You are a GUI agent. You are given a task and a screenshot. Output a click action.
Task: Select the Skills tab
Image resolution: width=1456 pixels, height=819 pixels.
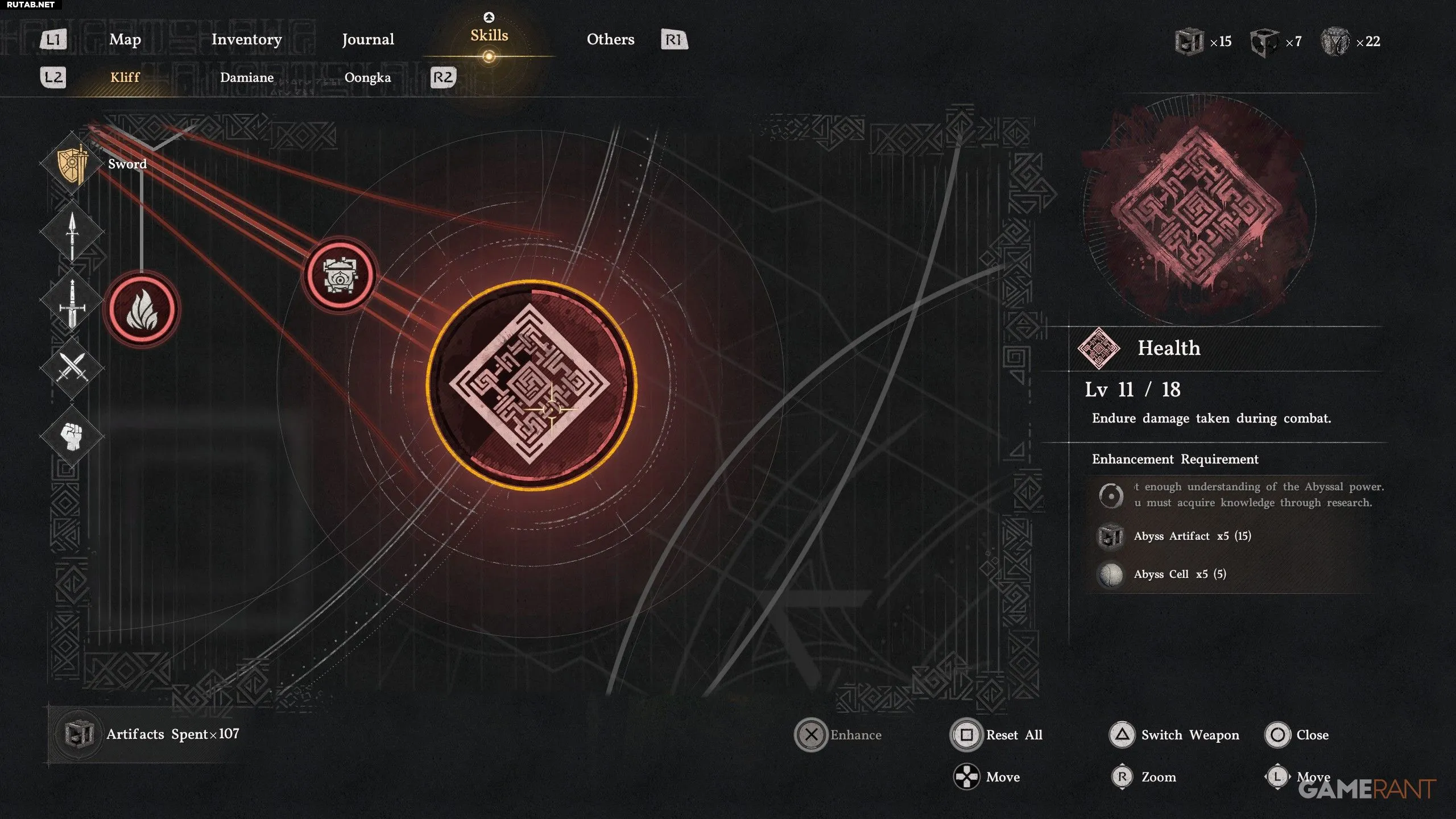[489, 36]
